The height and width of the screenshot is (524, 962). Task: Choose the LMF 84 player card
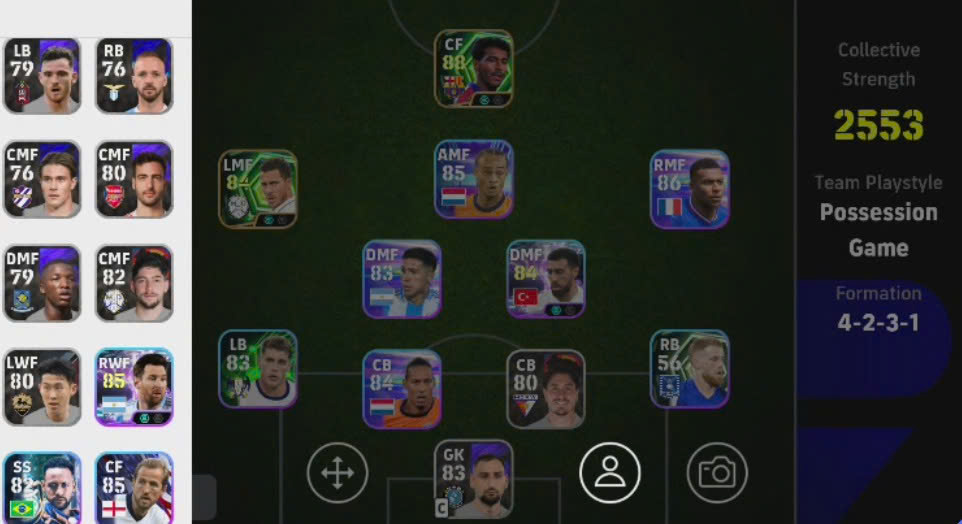coord(258,189)
